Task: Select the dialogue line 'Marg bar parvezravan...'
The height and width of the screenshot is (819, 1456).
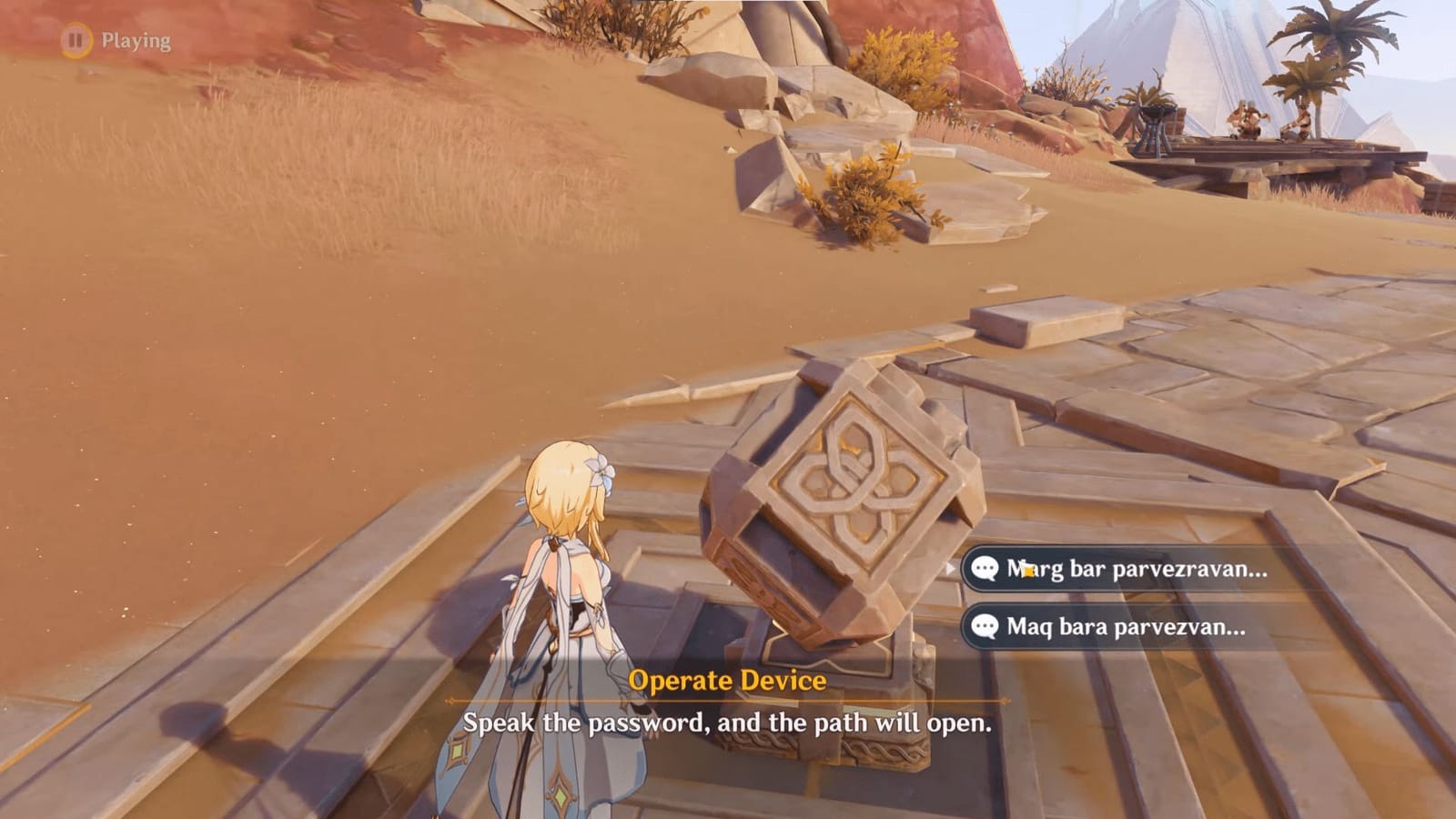Action: tap(1119, 567)
